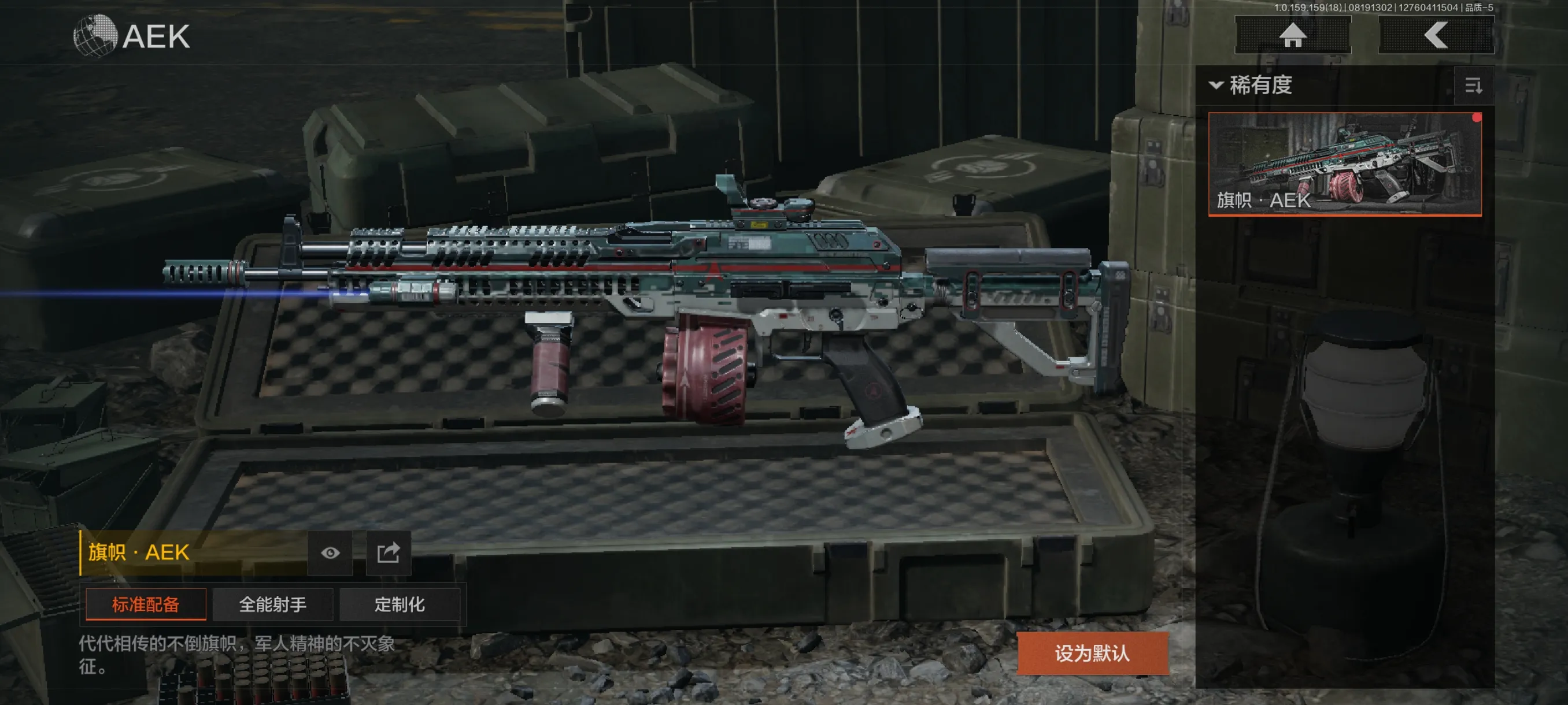This screenshot has width=1568, height=705.
Task: Share the weapon skin
Action: point(389,553)
